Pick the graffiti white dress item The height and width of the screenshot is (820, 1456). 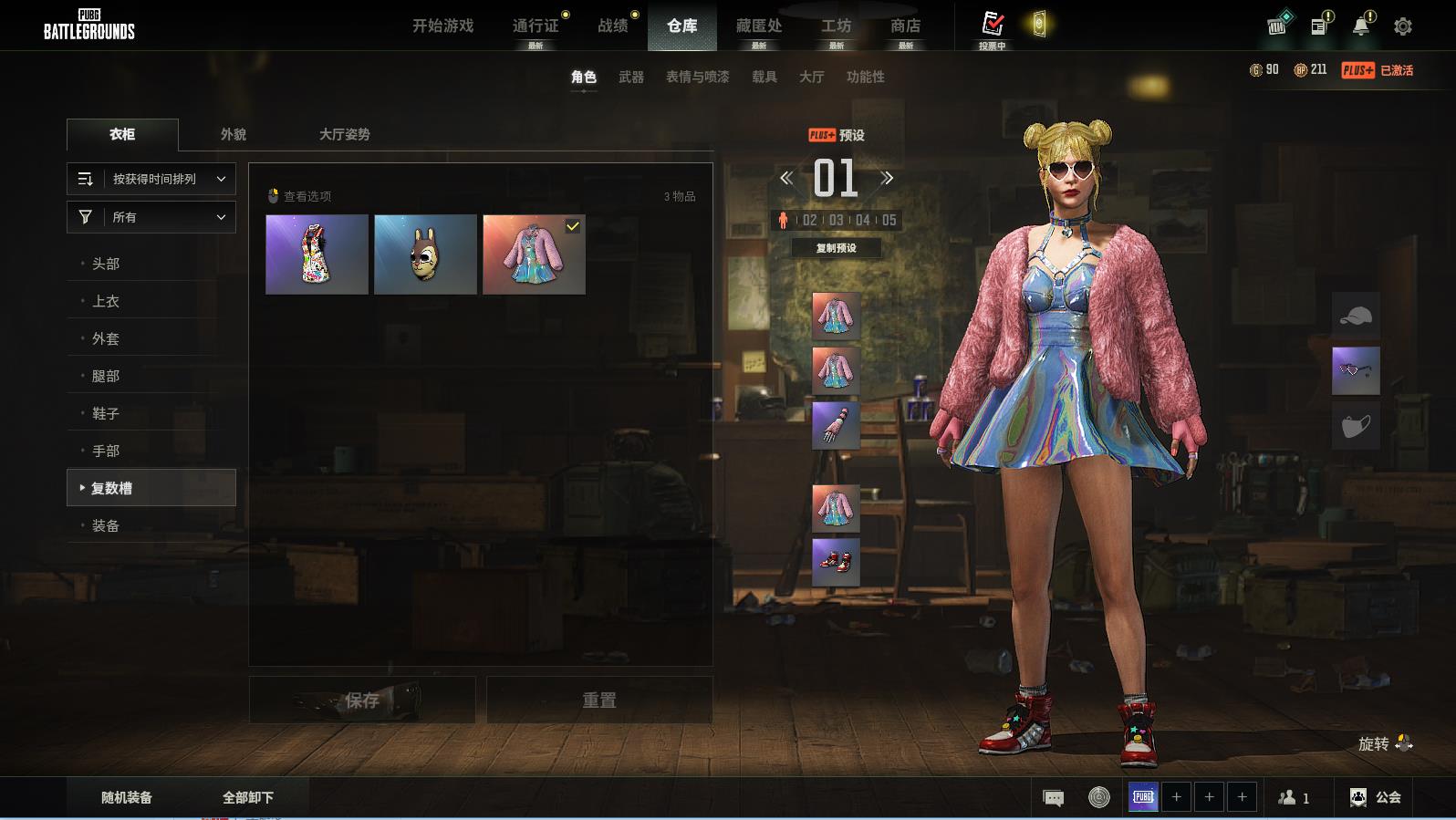point(317,254)
